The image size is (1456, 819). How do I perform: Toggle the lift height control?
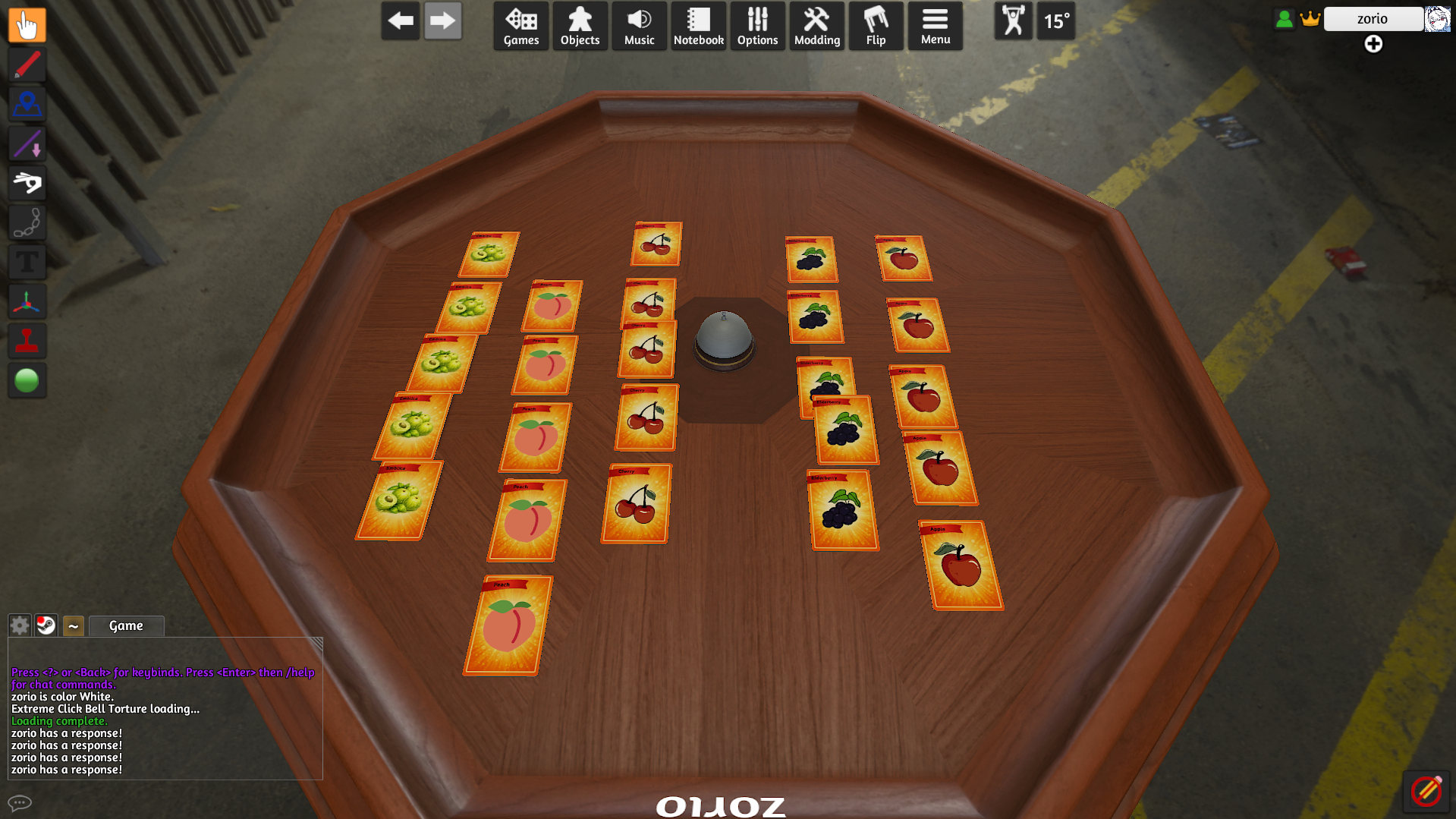click(x=1013, y=21)
